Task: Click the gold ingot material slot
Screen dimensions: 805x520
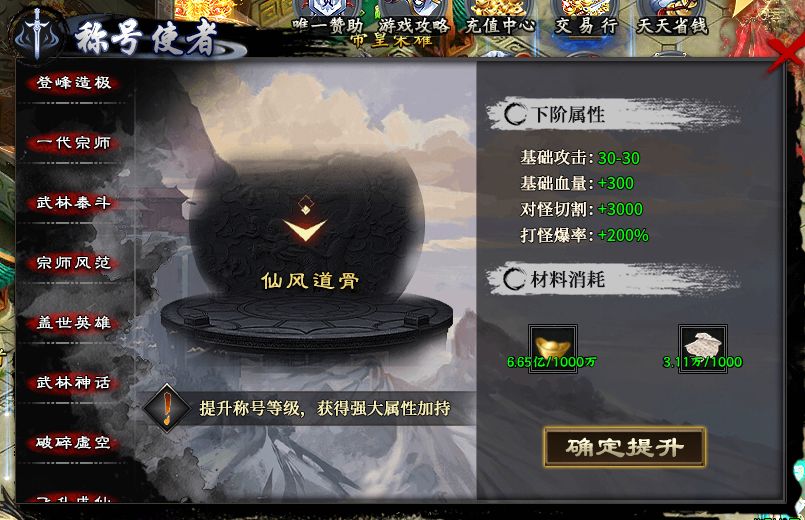Action: coord(544,341)
